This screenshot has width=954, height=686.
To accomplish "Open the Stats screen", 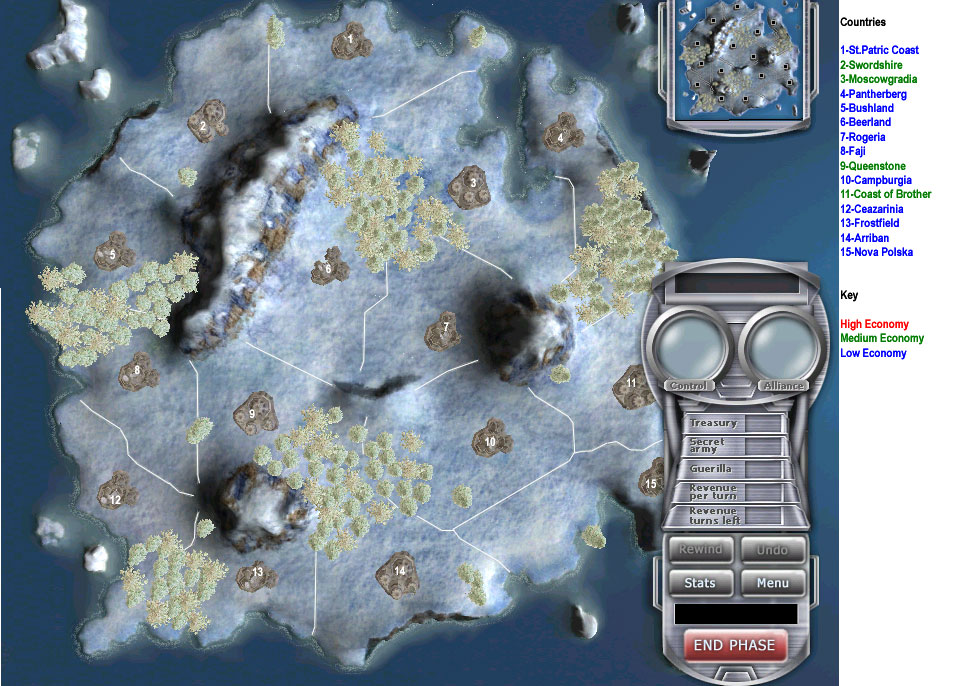I will (699, 583).
